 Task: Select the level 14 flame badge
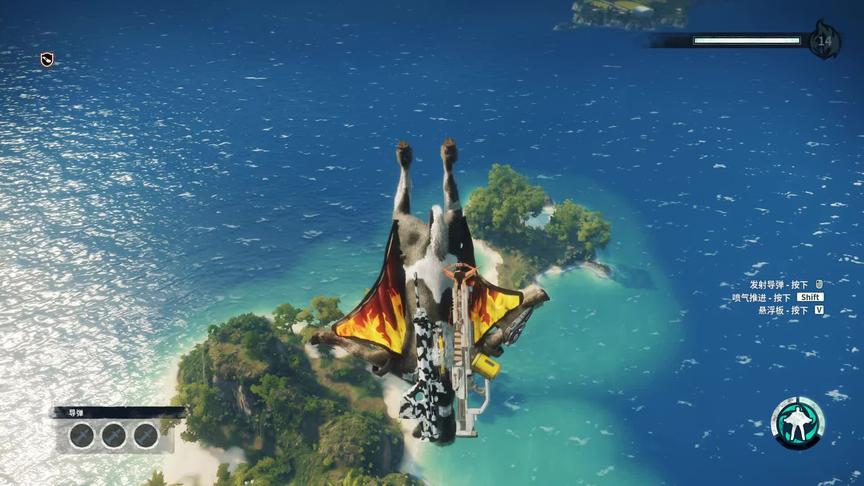(x=825, y=41)
